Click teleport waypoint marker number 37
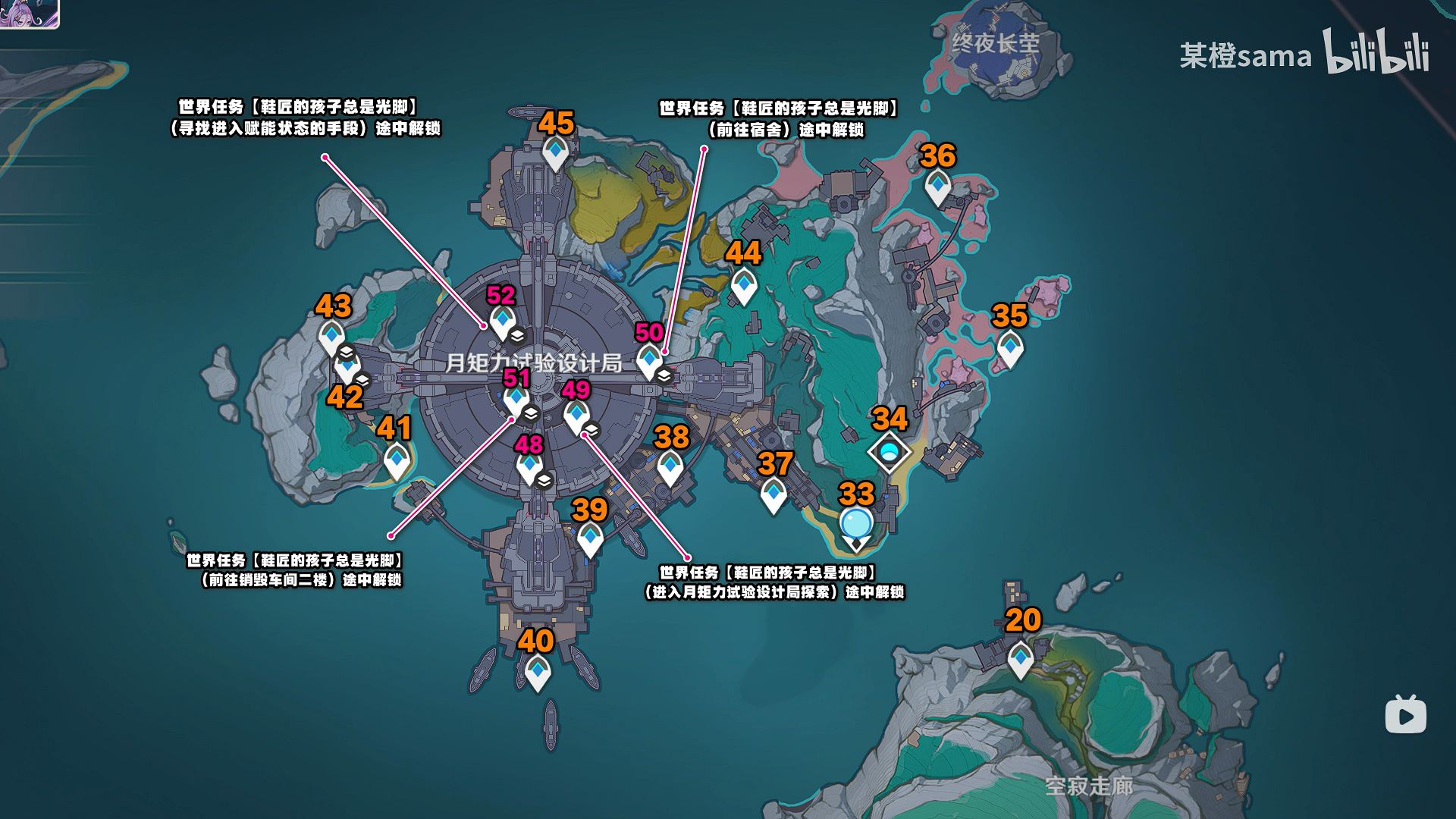The image size is (1456, 819). coord(773,495)
